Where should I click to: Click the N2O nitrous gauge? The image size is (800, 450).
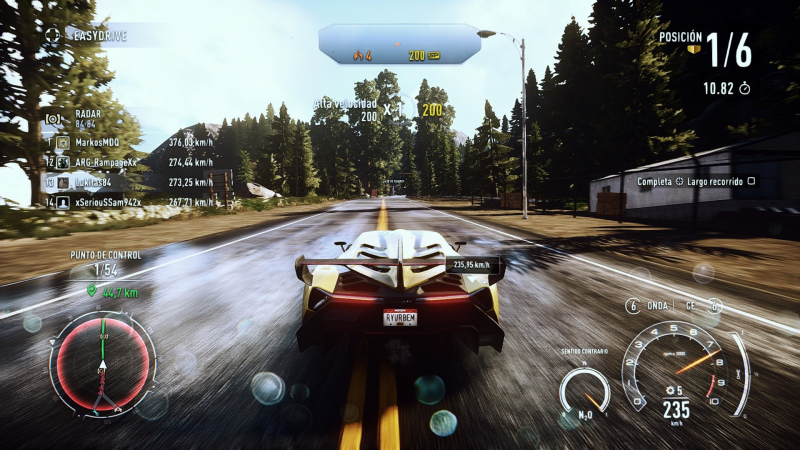(584, 392)
